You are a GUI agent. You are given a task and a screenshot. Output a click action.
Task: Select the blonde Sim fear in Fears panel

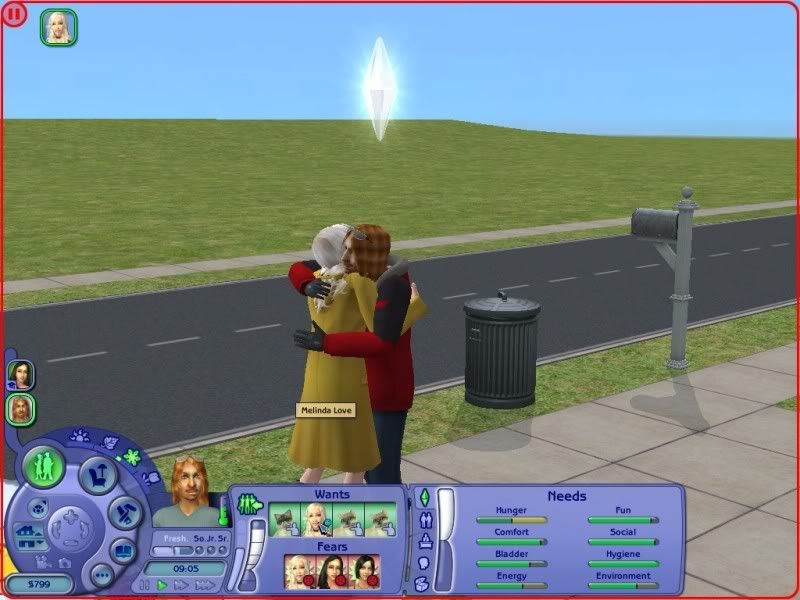(300, 570)
